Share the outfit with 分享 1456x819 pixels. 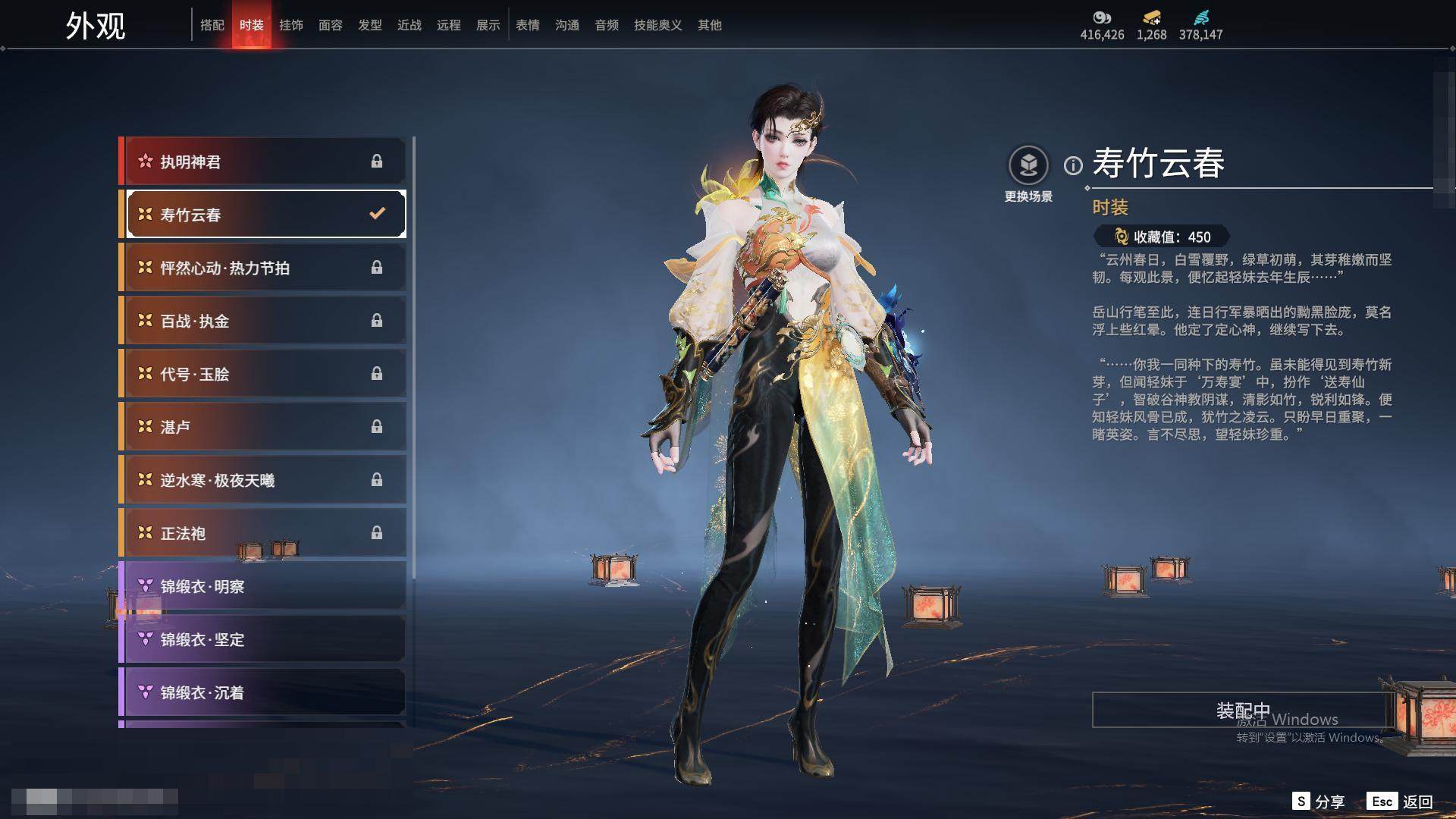tap(1319, 802)
